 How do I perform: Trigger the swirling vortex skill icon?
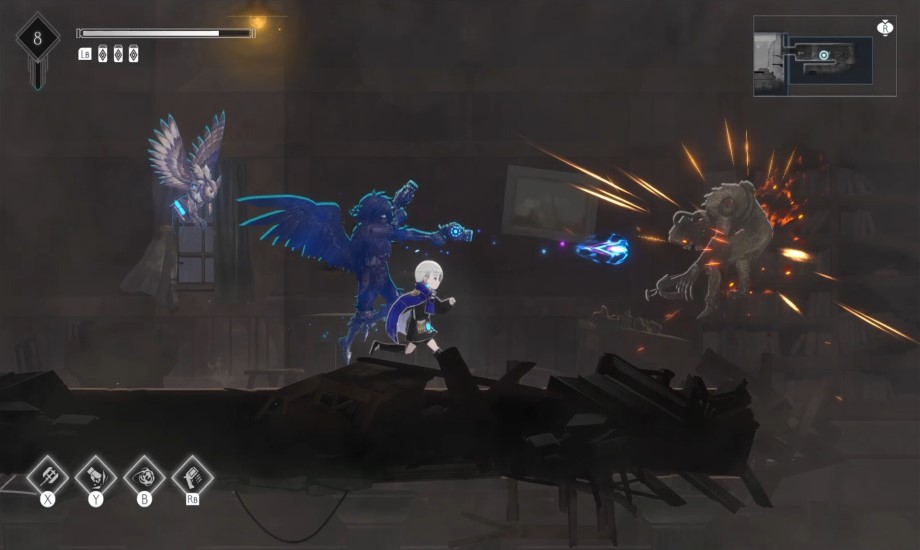click(144, 475)
